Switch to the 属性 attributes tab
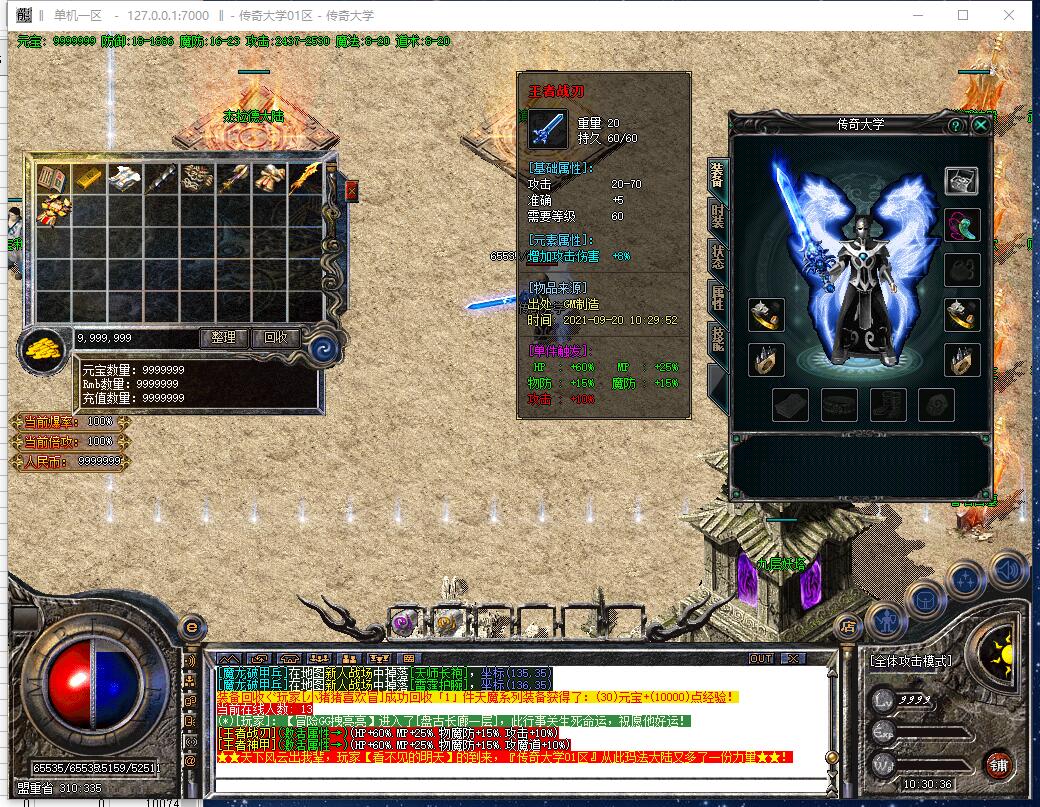The image size is (1040, 807). click(x=717, y=298)
